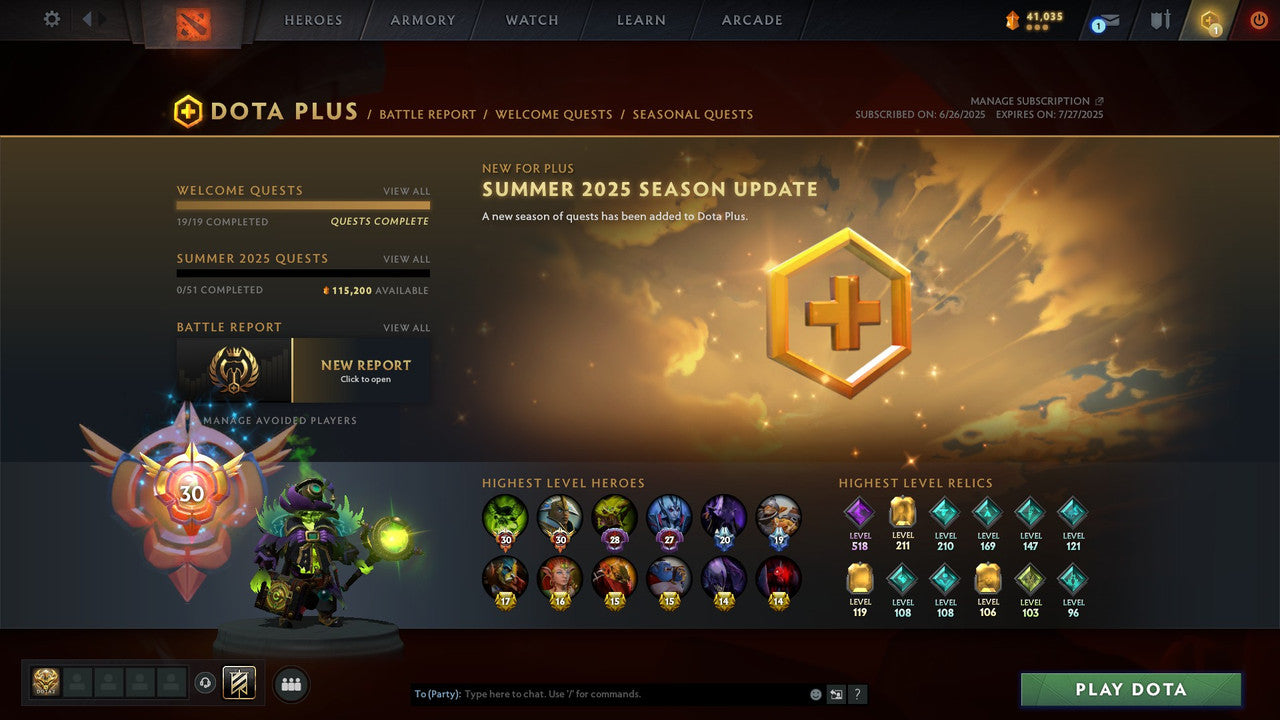Image resolution: width=1280 pixels, height=720 pixels.
Task: Open the Manage Subscription link
Action: coord(1031,100)
